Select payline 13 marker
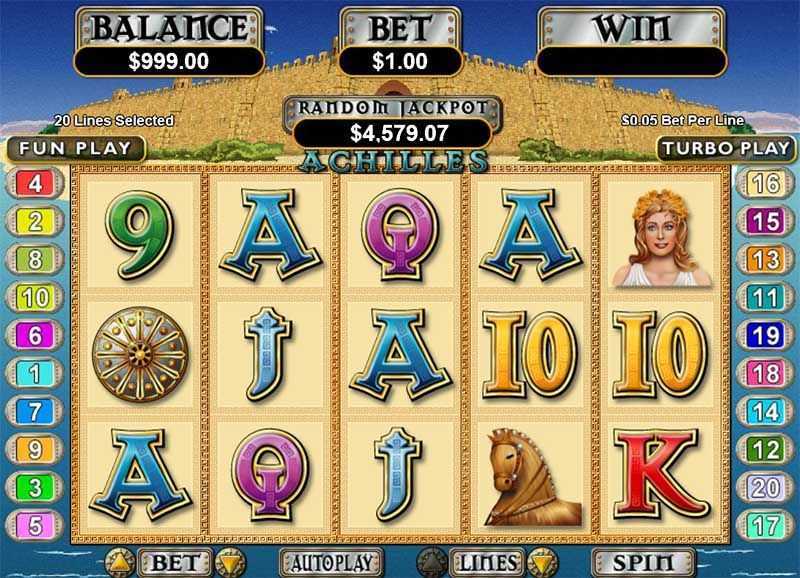Viewport: 800px width, 578px height. [x=765, y=260]
